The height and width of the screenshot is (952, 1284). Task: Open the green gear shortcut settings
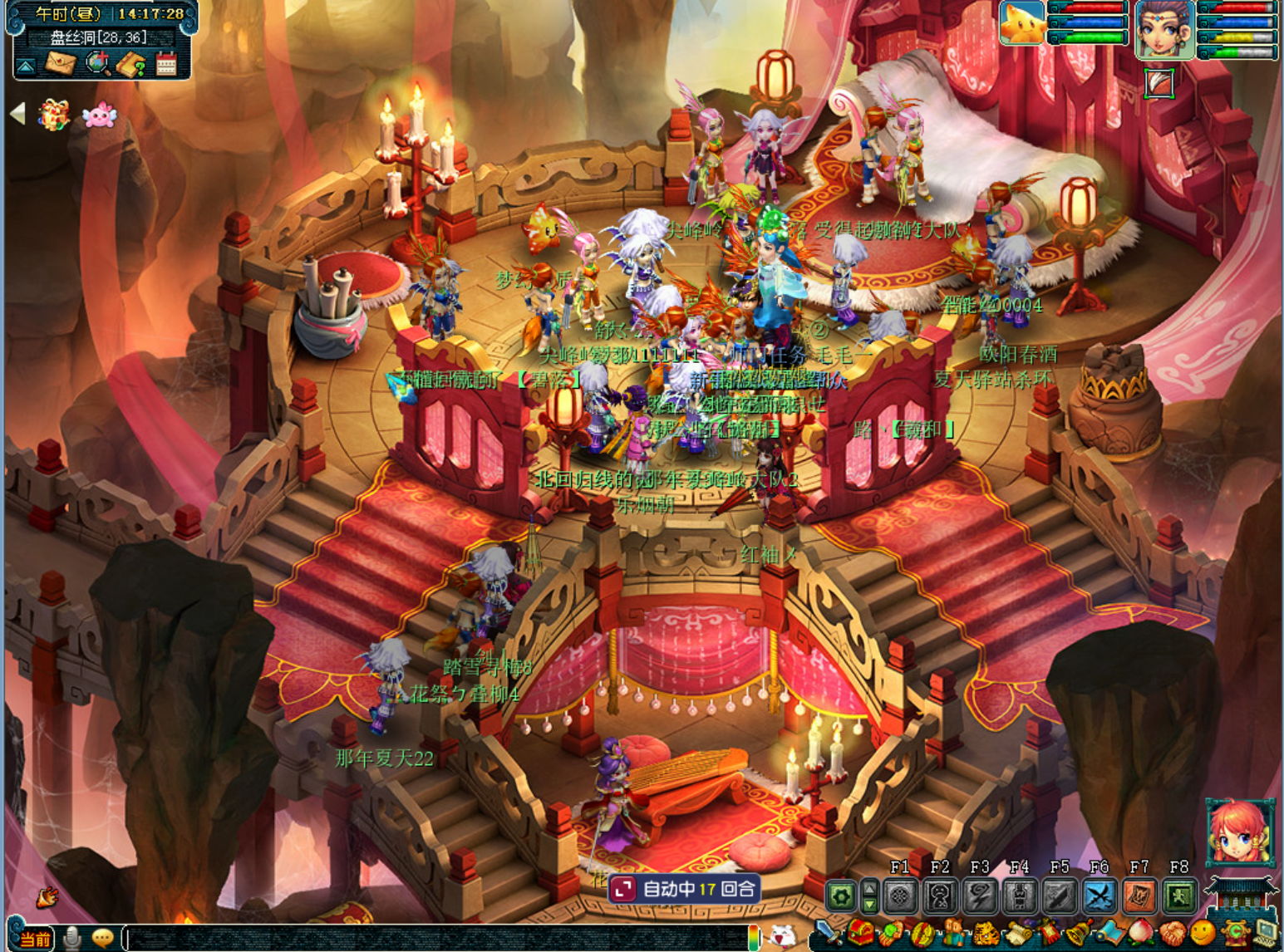click(x=841, y=896)
